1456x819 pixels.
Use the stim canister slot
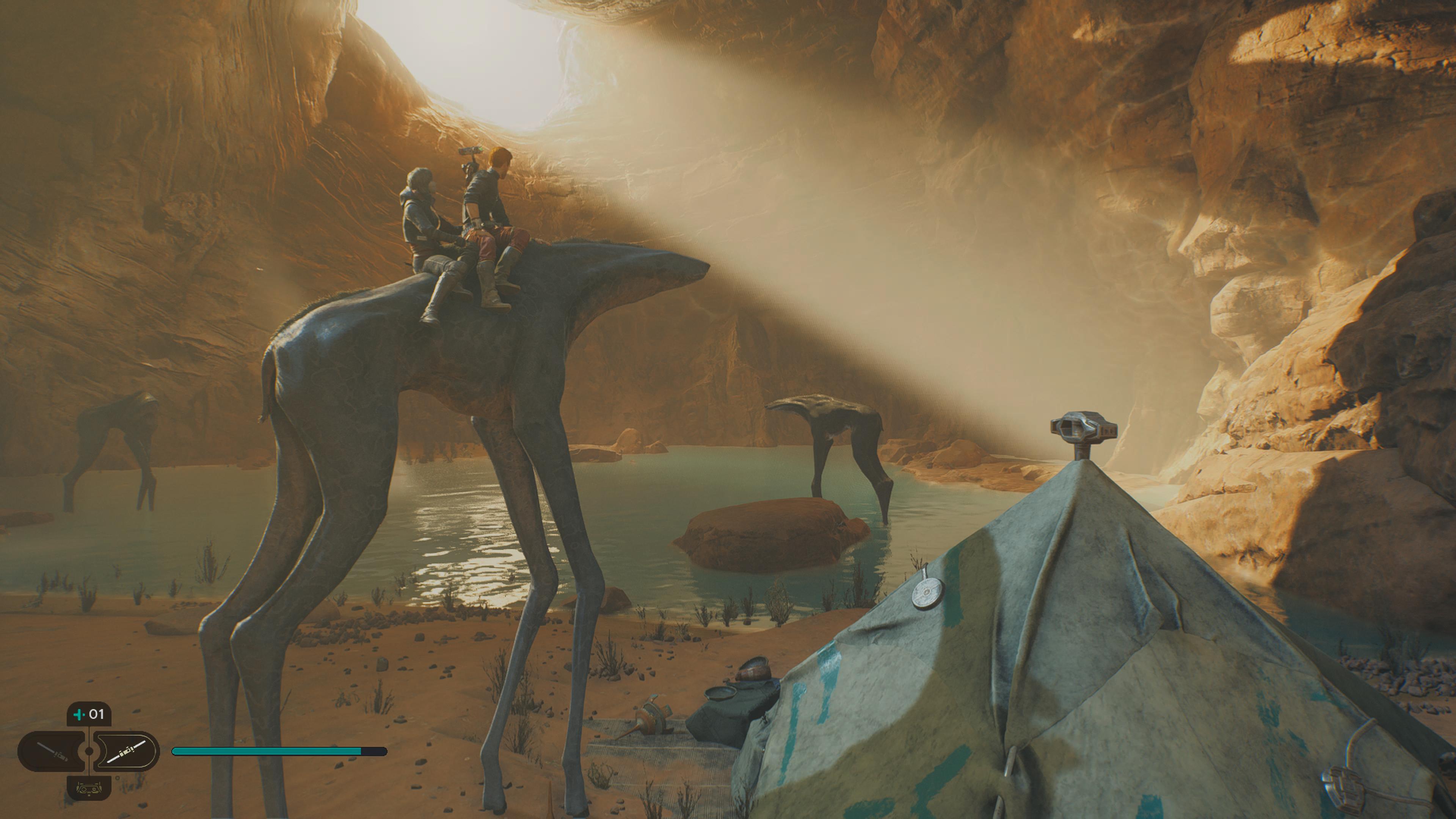(89, 714)
